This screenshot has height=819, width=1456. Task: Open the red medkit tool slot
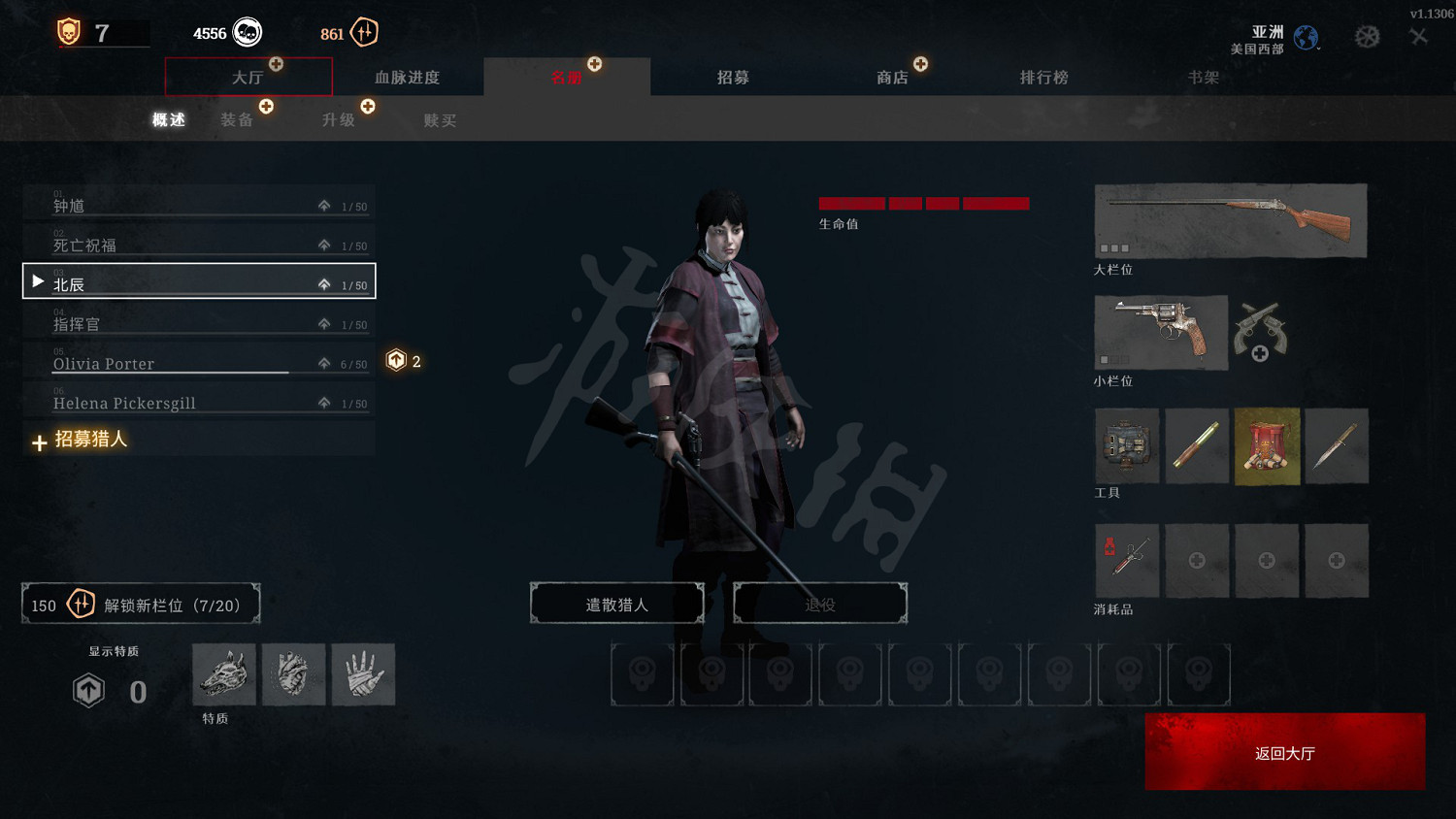click(x=1267, y=445)
